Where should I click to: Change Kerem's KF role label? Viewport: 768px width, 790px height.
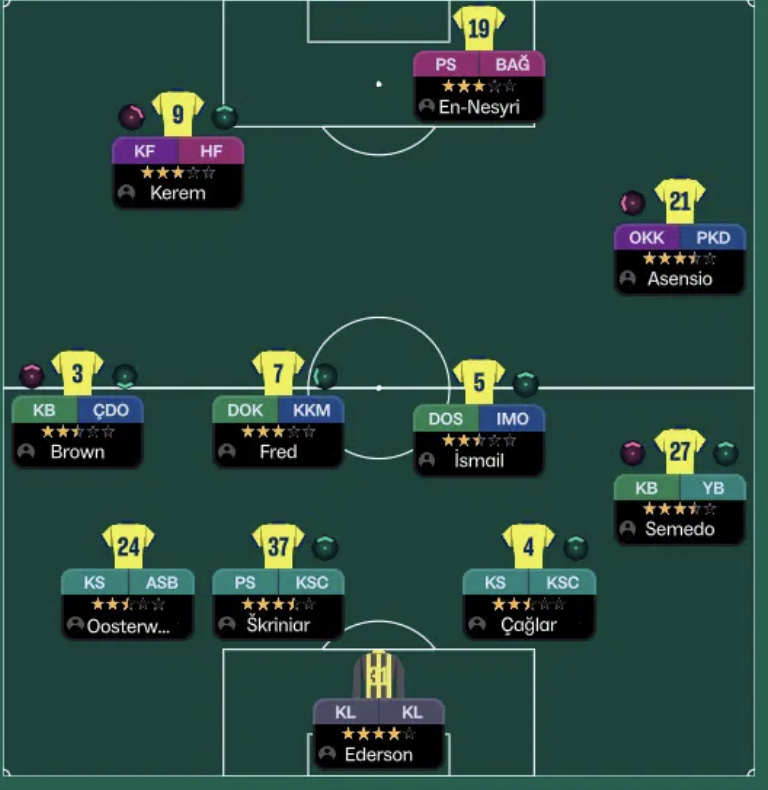click(145, 151)
